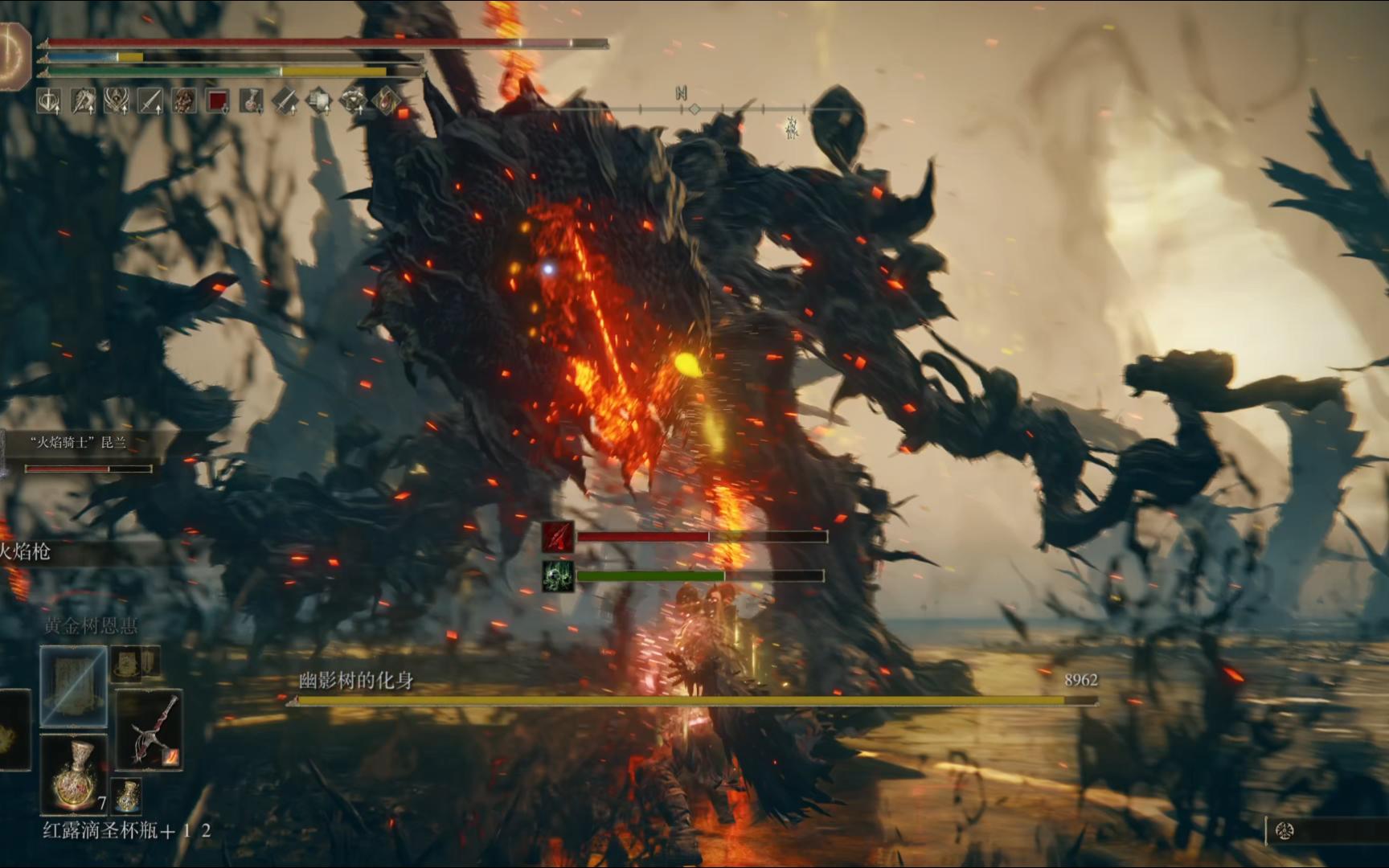Screen dimensions: 1389x868
Task: Click the green skull poison buildup icon
Action: click(x=558, y=576)
